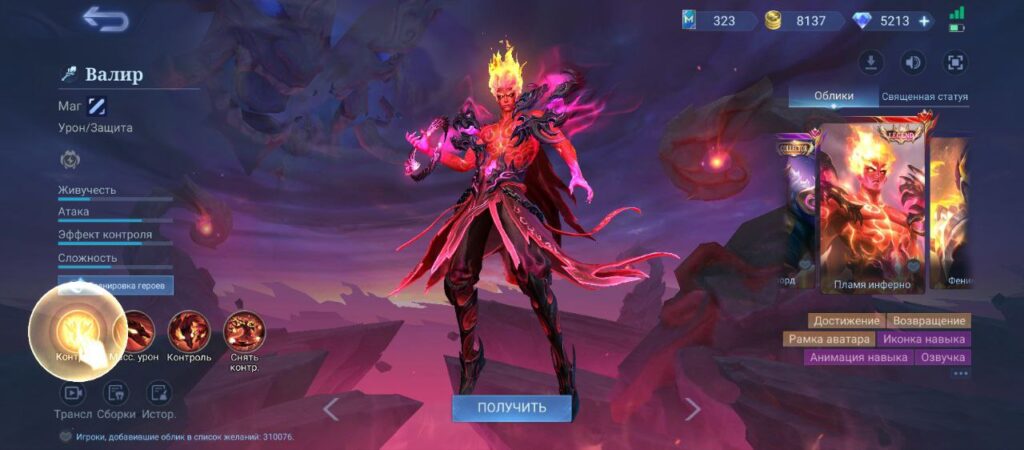1024x450 pixels.
Task: Open the Тренировка героев button
Action: click(115, 286)
